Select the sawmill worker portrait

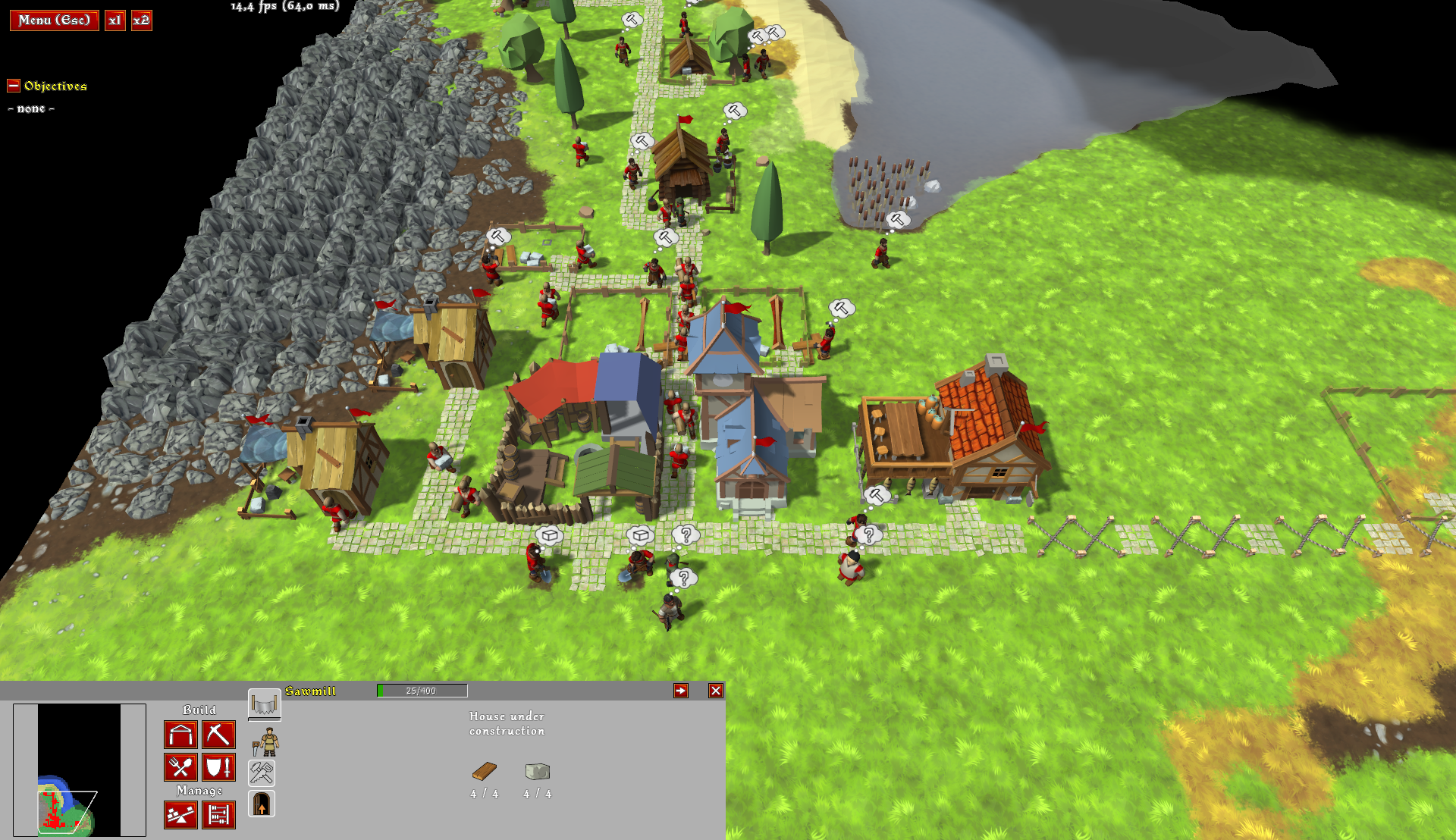pyautogui.click(x=265, y=741)
